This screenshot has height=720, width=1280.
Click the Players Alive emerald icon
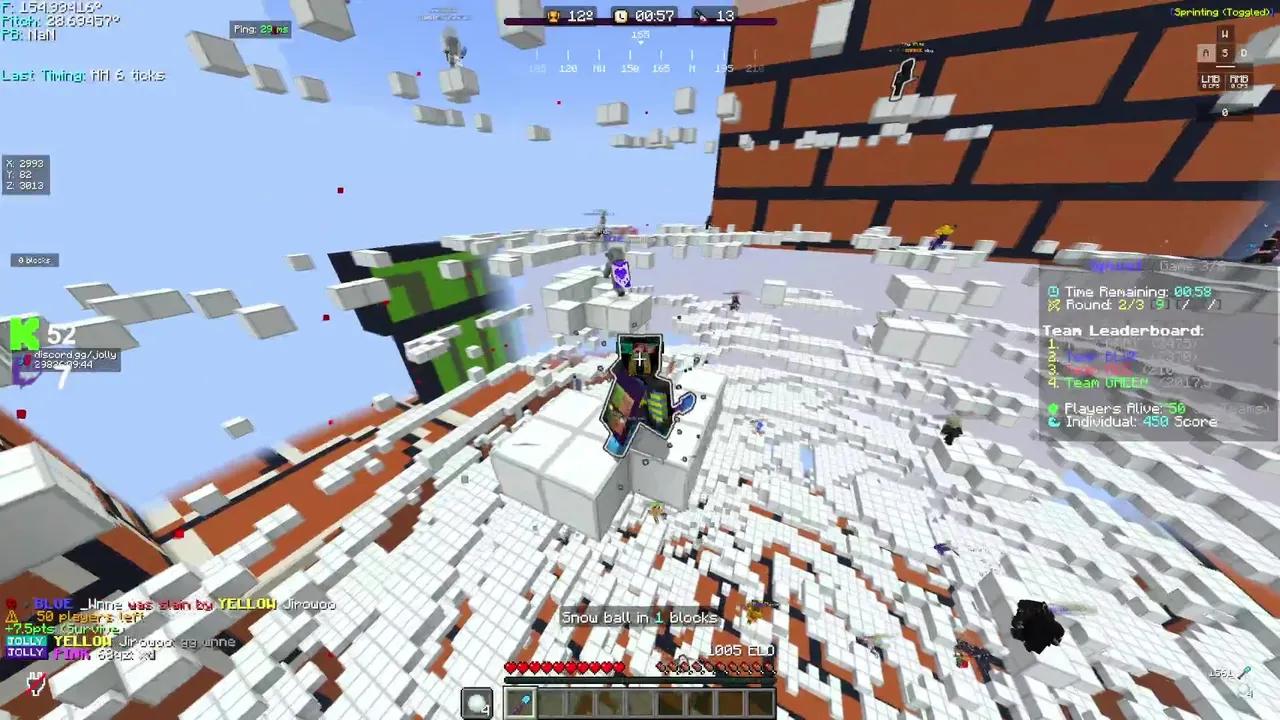pos(1051,407)
